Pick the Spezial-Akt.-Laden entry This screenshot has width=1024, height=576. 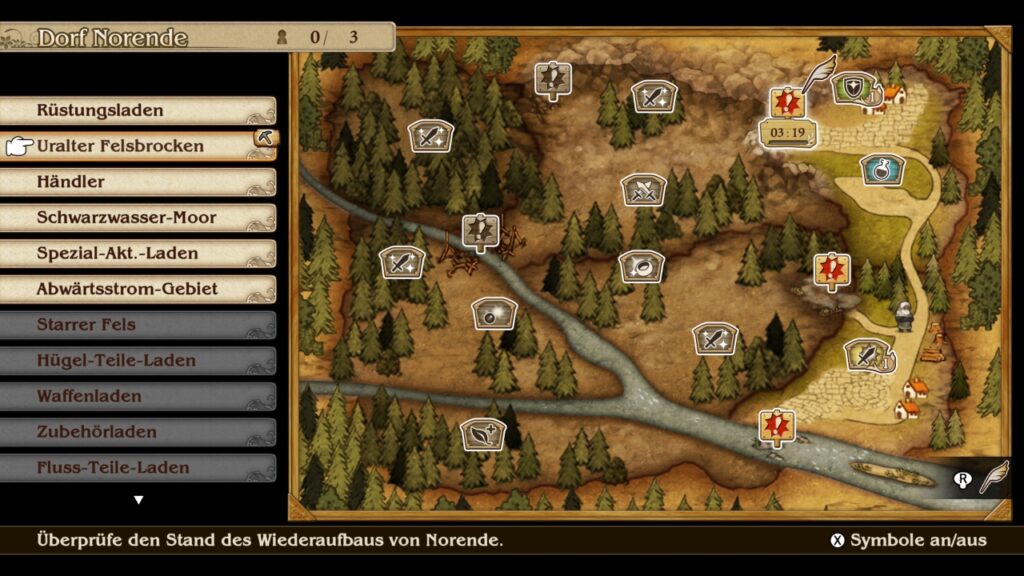pos(140,253)
